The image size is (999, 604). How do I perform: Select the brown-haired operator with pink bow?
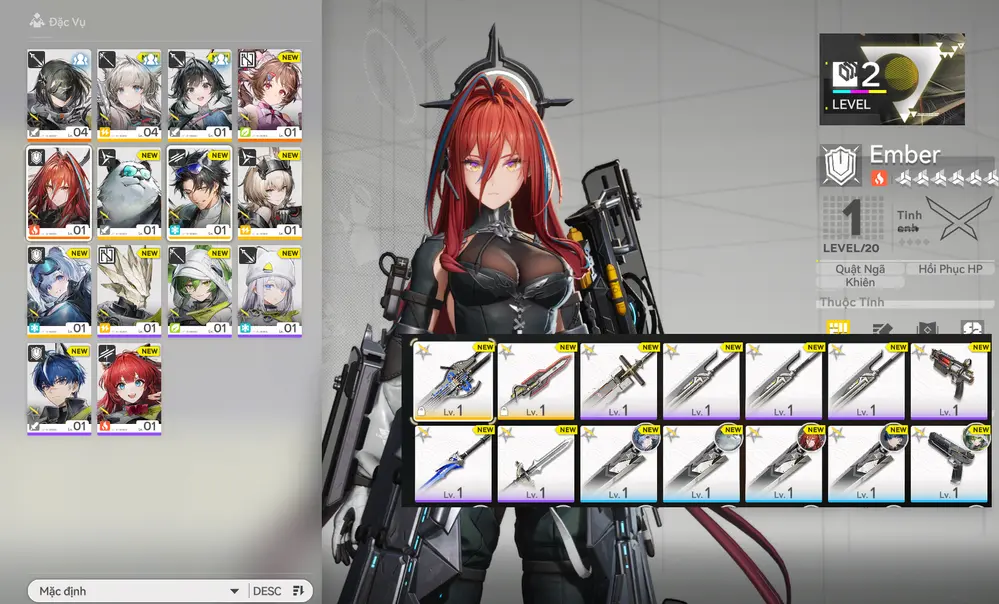pyautogui.click(x=269, y=94)
